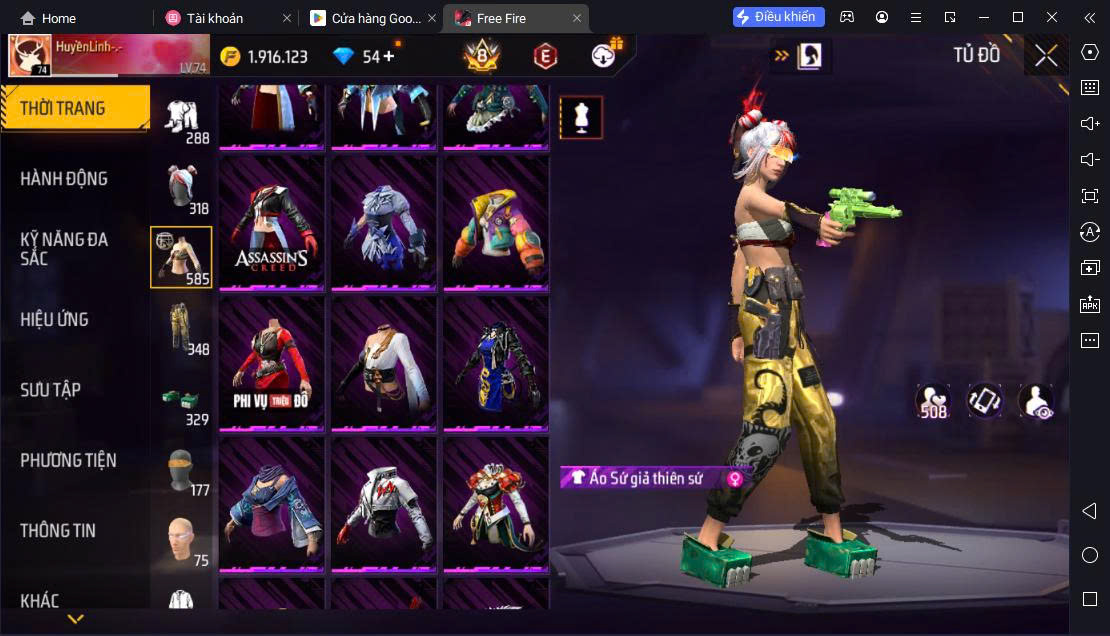Viewport: 1110px width, 636px height.
Task: Choose the Assassin's Creed top outfit
Action: (272, 223)
